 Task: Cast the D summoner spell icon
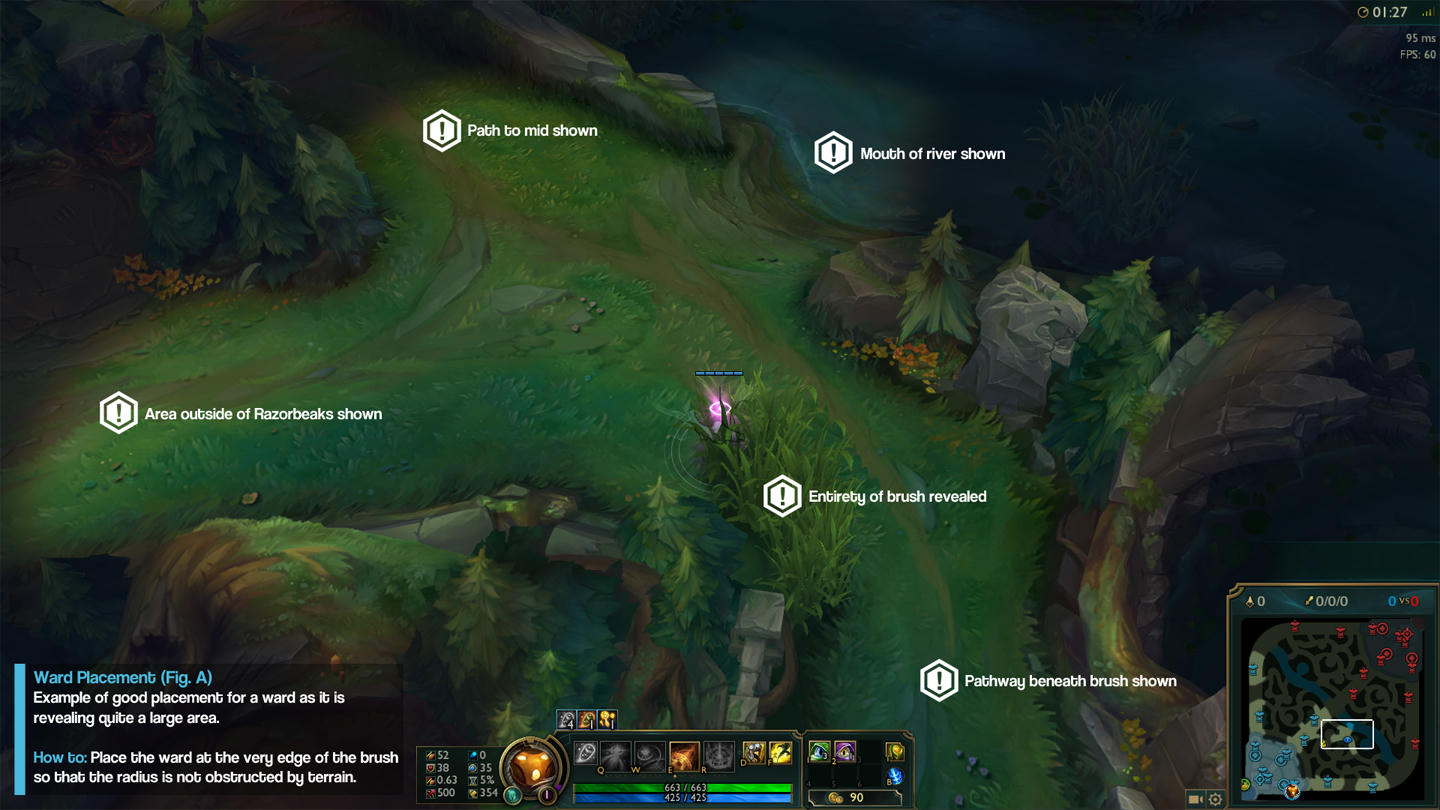coord(755,751)
